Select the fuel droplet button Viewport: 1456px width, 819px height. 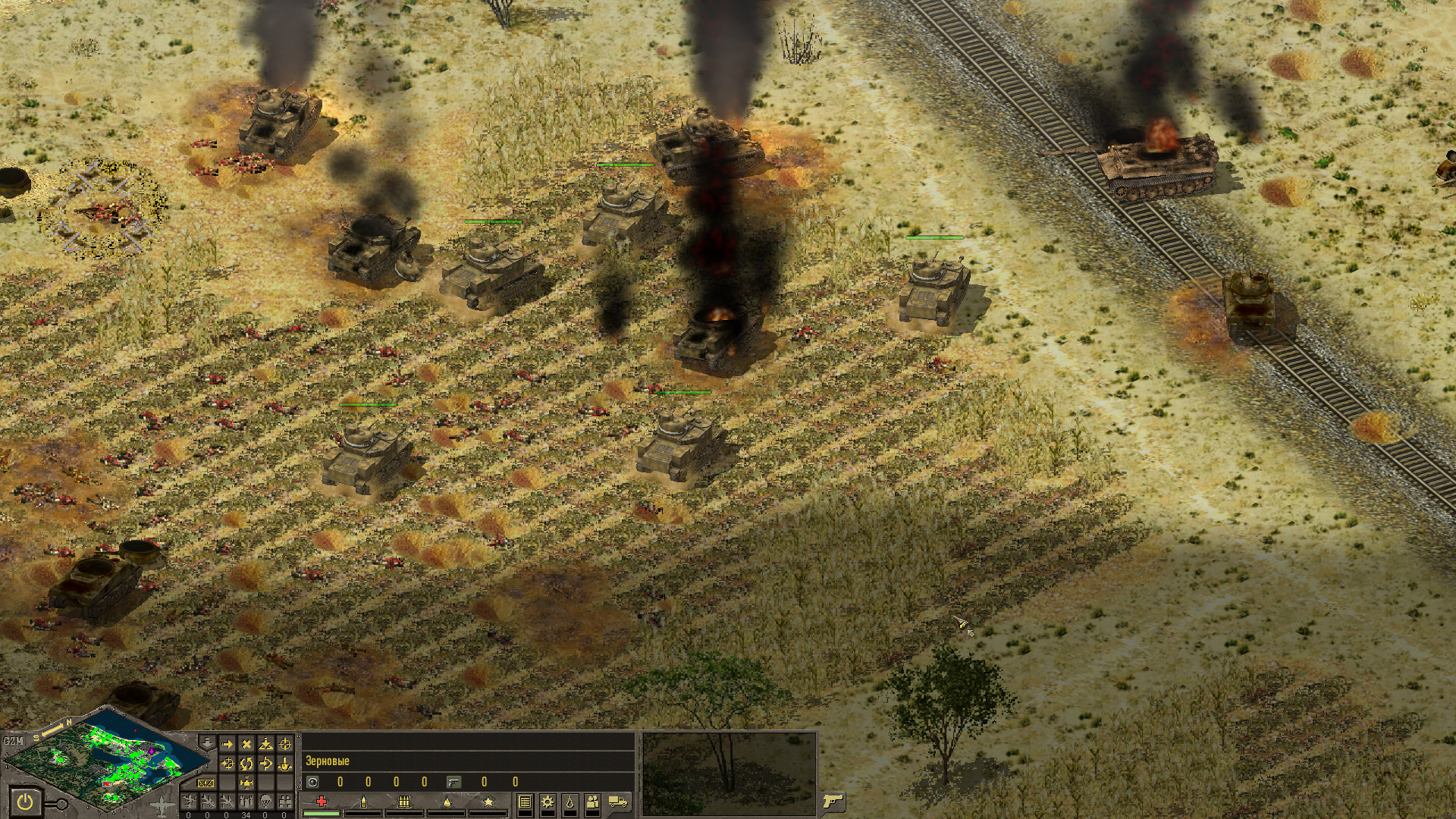[x=570, y=802]
